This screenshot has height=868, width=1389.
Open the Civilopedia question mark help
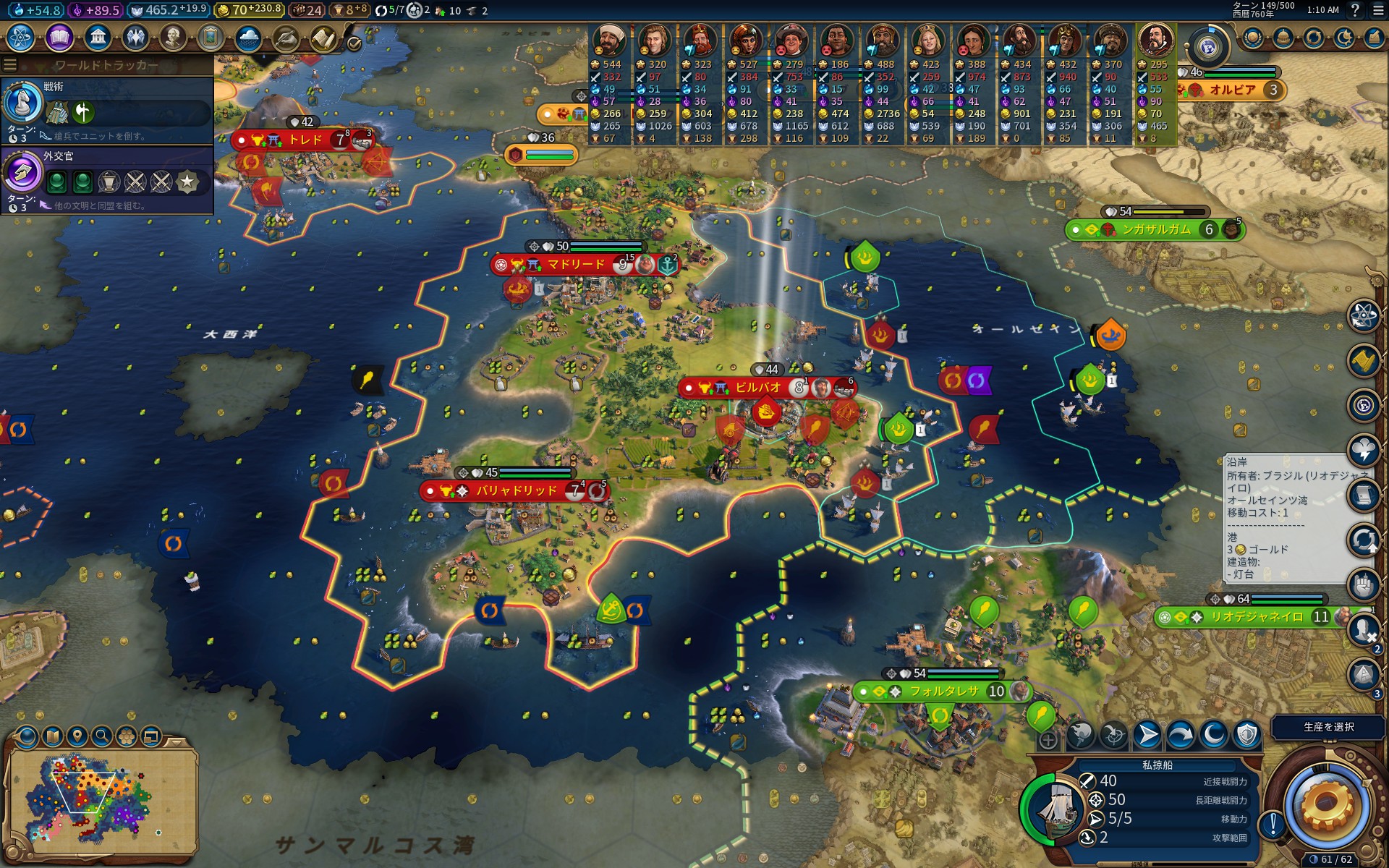(1355, 10)
